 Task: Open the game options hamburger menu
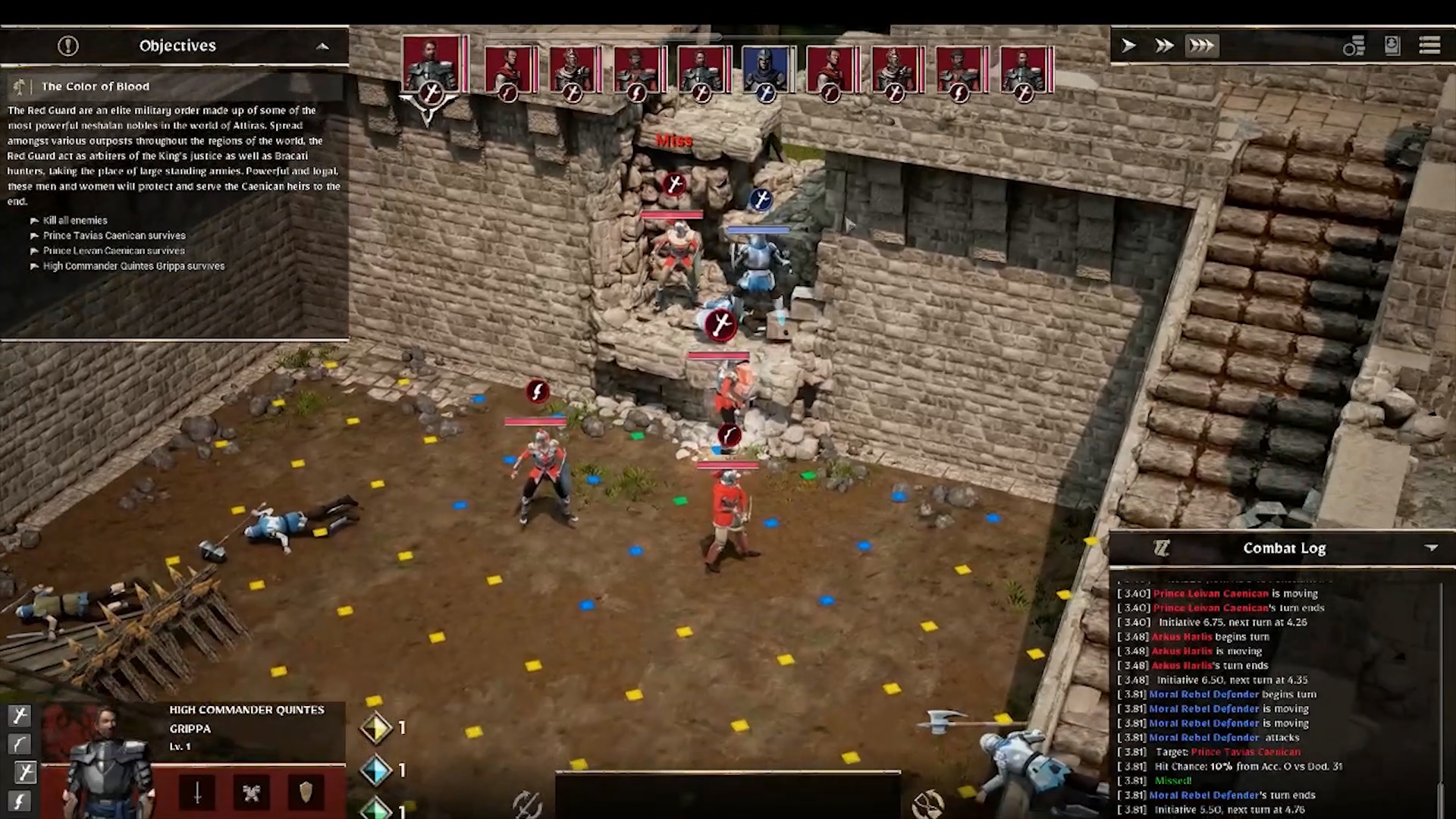(1430, 45)
